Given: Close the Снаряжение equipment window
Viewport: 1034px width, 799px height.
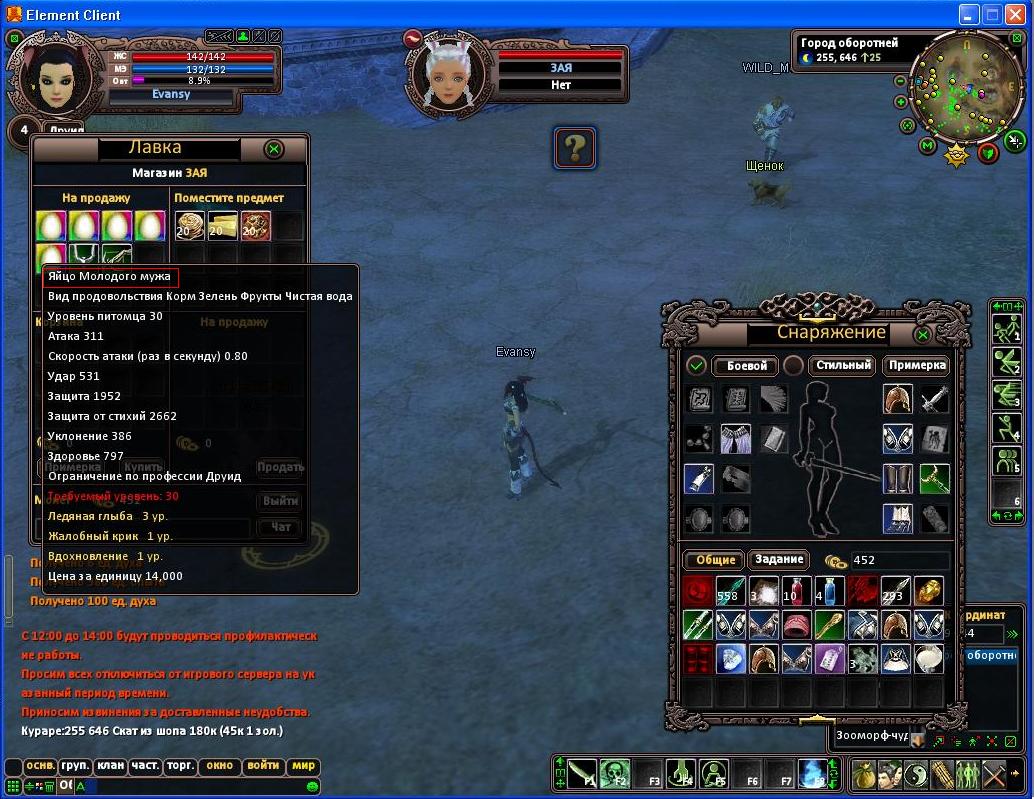Looking at the screenshot, I should tap(923, 334).
